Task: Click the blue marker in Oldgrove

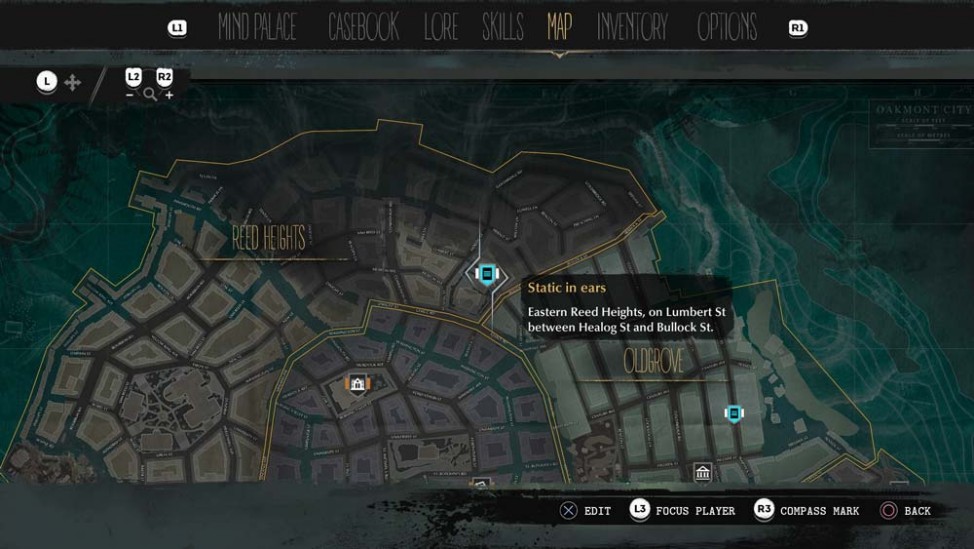Action: click(x=734, y=413)
